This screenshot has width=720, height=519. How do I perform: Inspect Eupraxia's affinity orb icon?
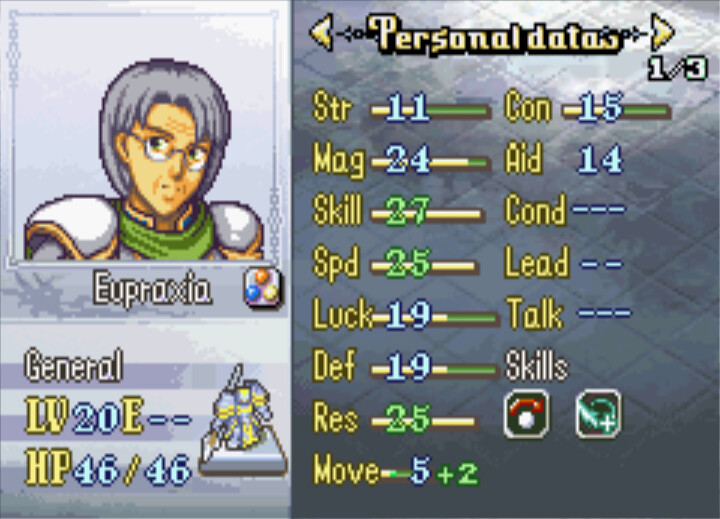tap(262, 289)
